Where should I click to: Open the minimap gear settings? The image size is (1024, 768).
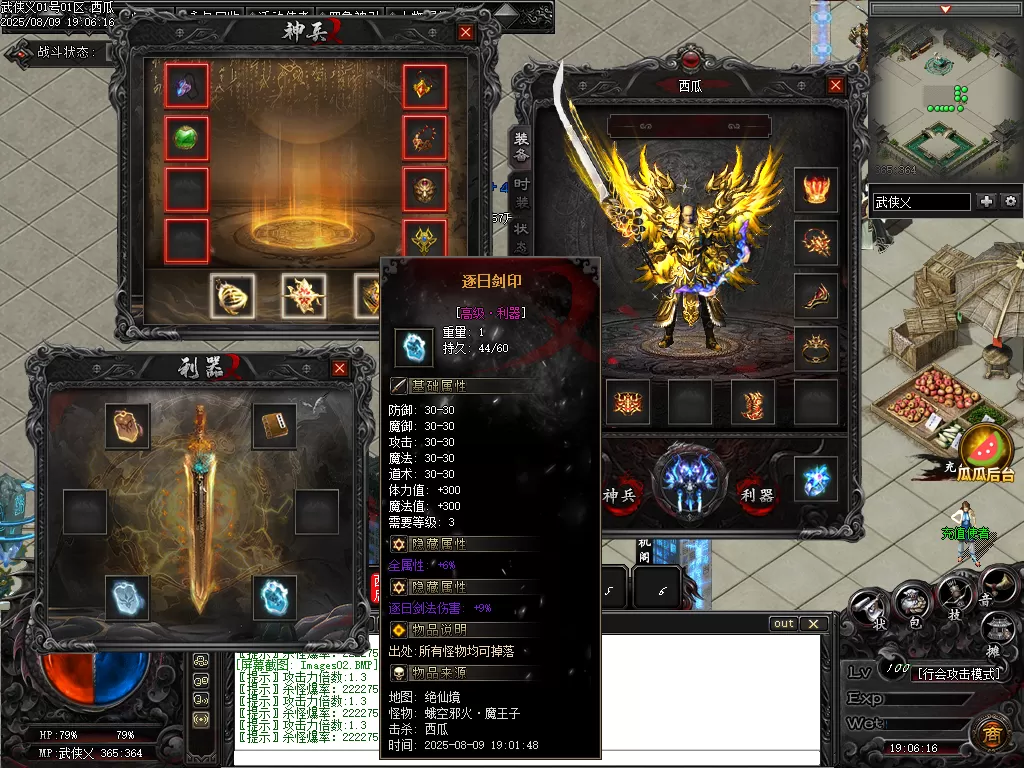click(x=1010, y=201)
